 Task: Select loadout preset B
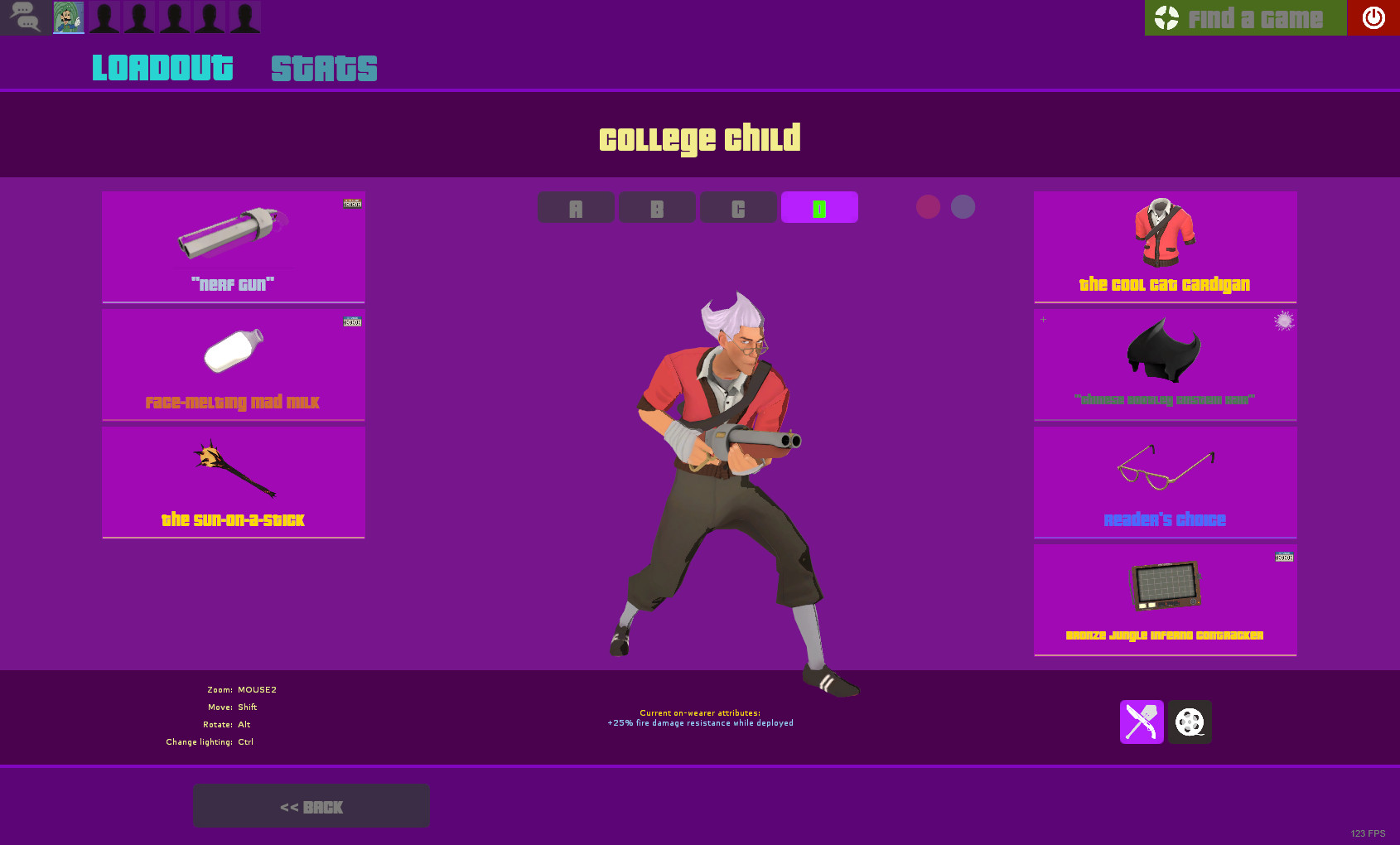tap(657, 207)
